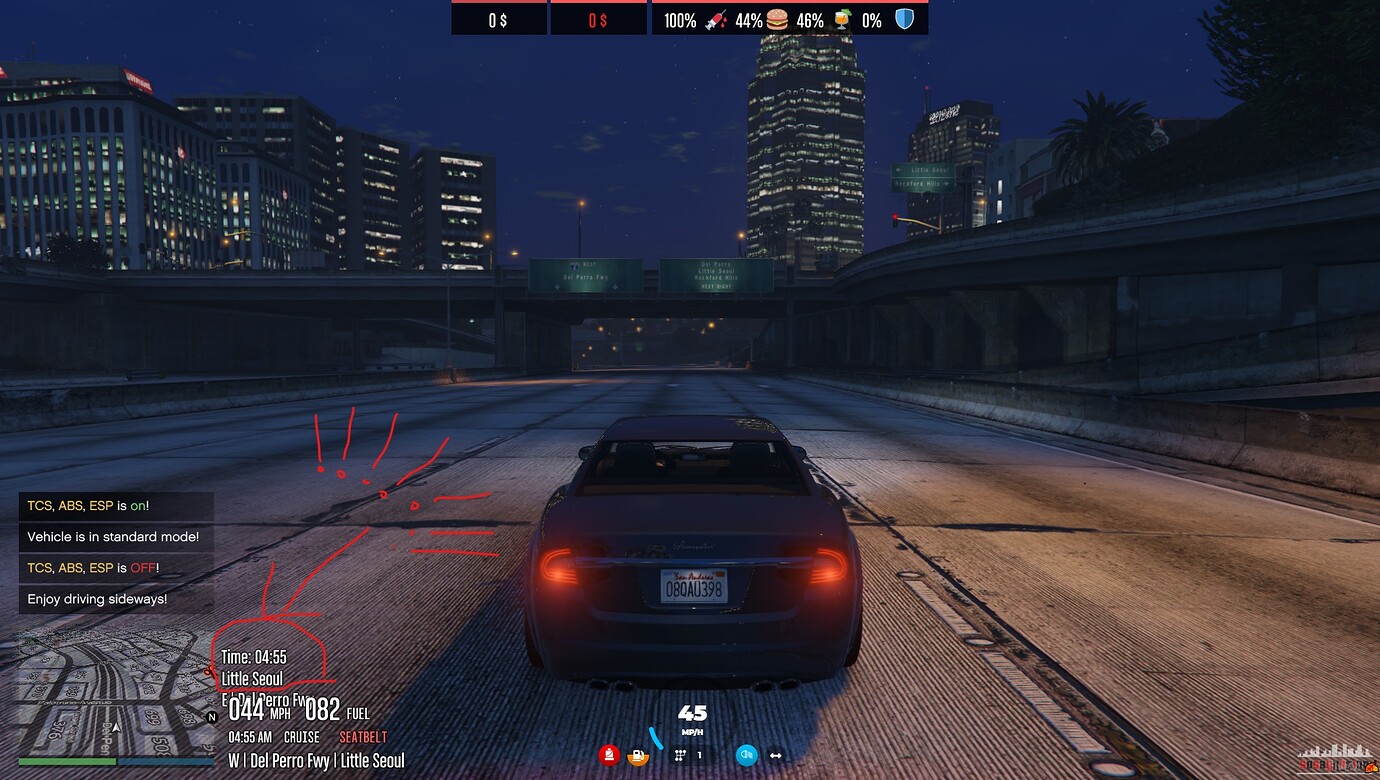Toggle the horizontal arrows indicator near headlights
This screenshot has width=1380, height=780.
776,755
